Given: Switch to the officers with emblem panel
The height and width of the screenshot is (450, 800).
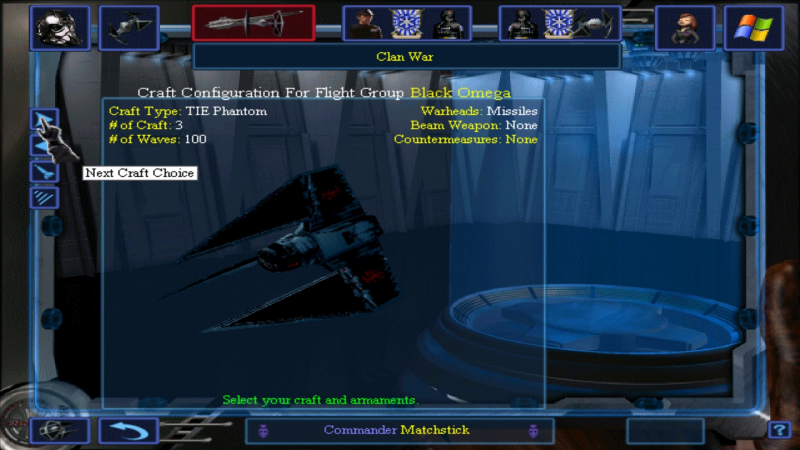Looking at the screenshot, I should point(405,23).
